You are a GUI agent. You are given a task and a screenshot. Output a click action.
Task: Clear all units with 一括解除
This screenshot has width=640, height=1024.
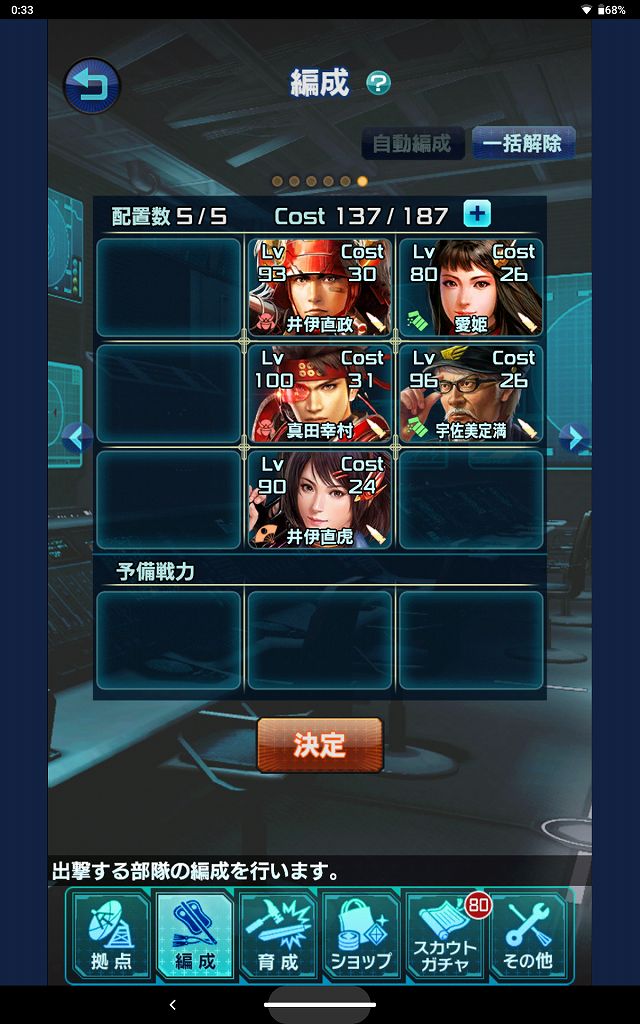click(x=522, y=143)
